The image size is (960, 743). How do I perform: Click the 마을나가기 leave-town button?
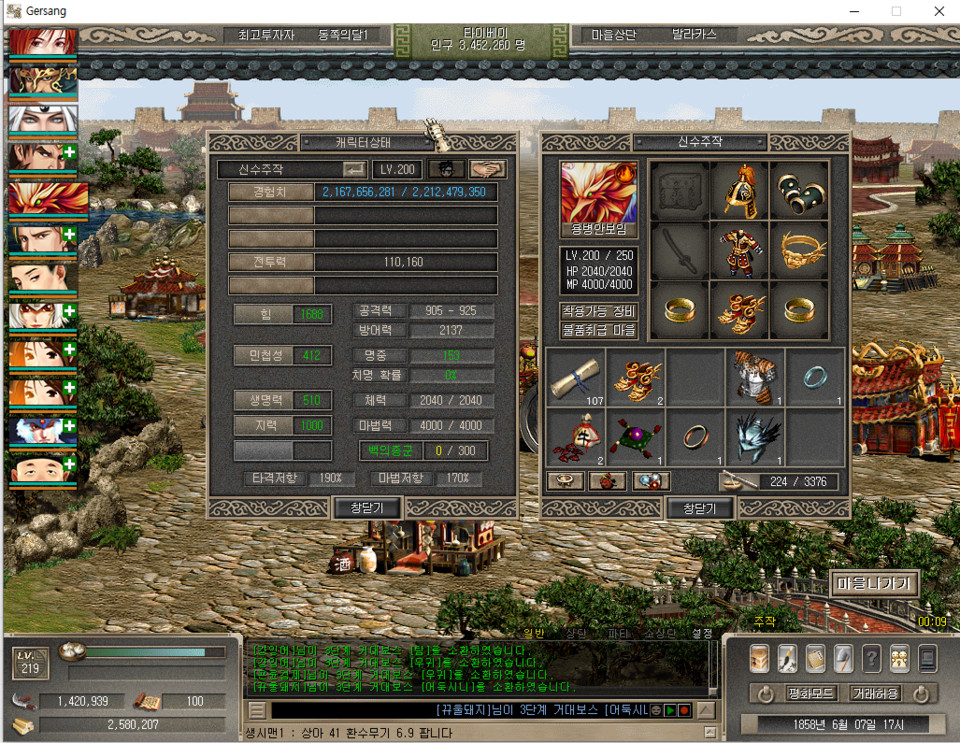point(875,583)
